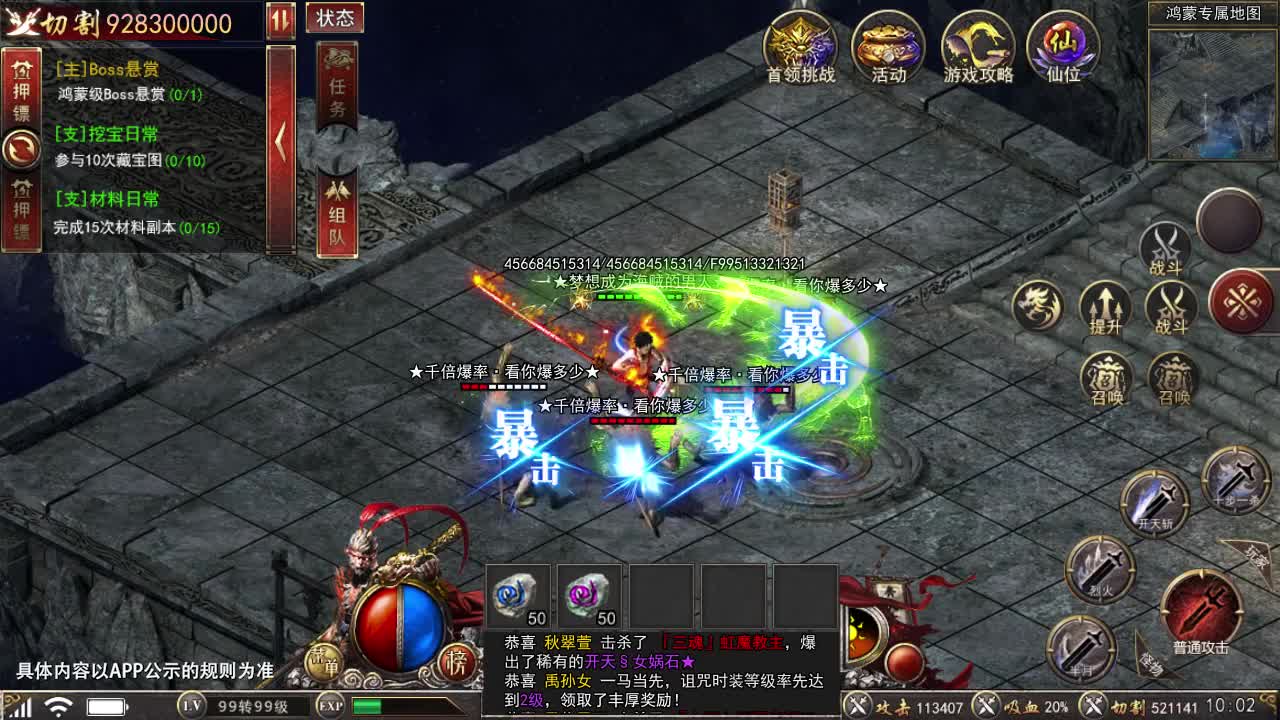Viewport: 1280px width, 720px height.
Task: Switch to the 组队 team tab
Action: pyautogui.click(x=337, y=213)
